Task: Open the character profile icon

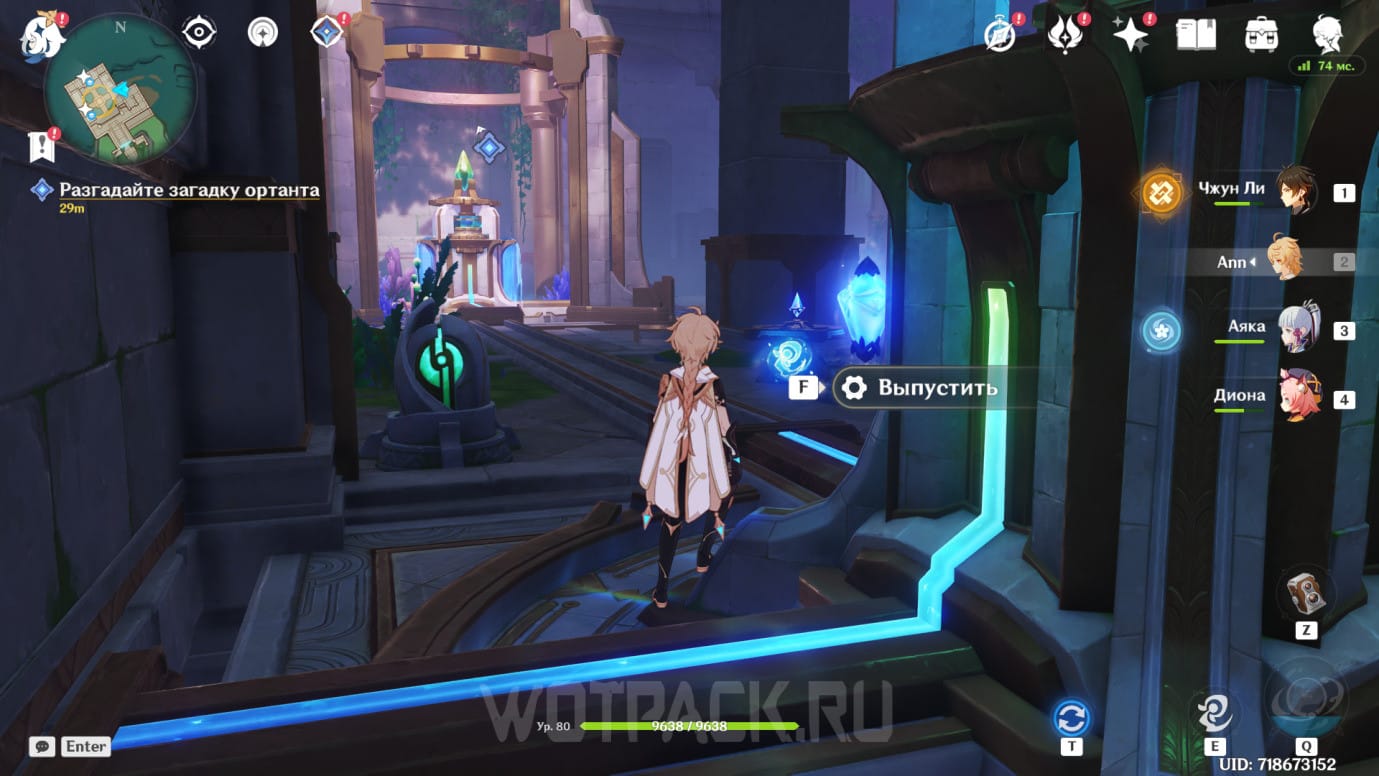Action: click(1327, 33)
